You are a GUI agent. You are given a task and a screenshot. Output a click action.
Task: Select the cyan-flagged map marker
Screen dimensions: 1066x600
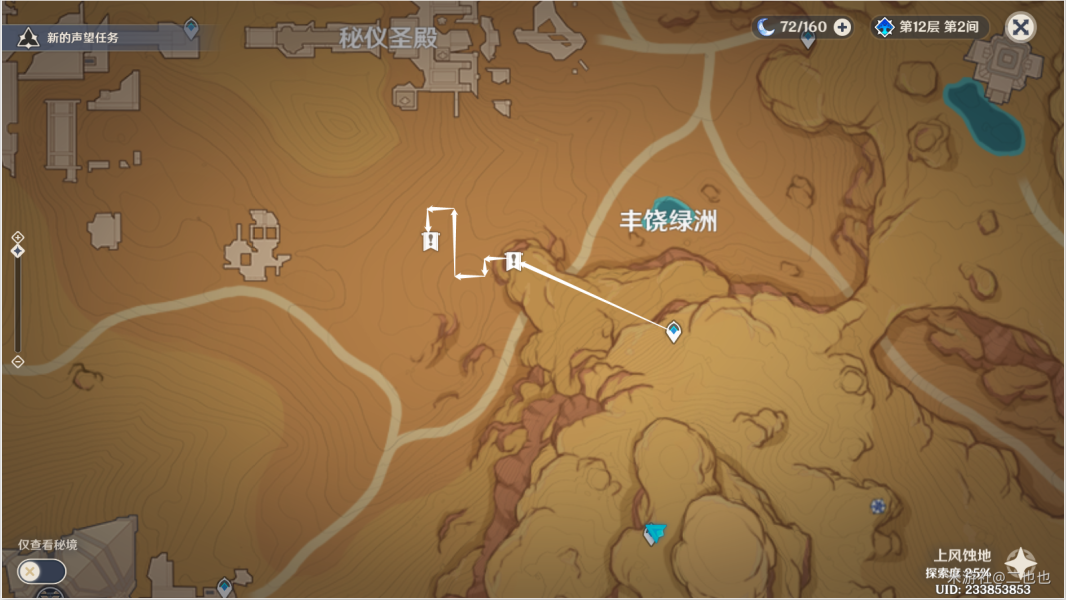click(654, 533)
